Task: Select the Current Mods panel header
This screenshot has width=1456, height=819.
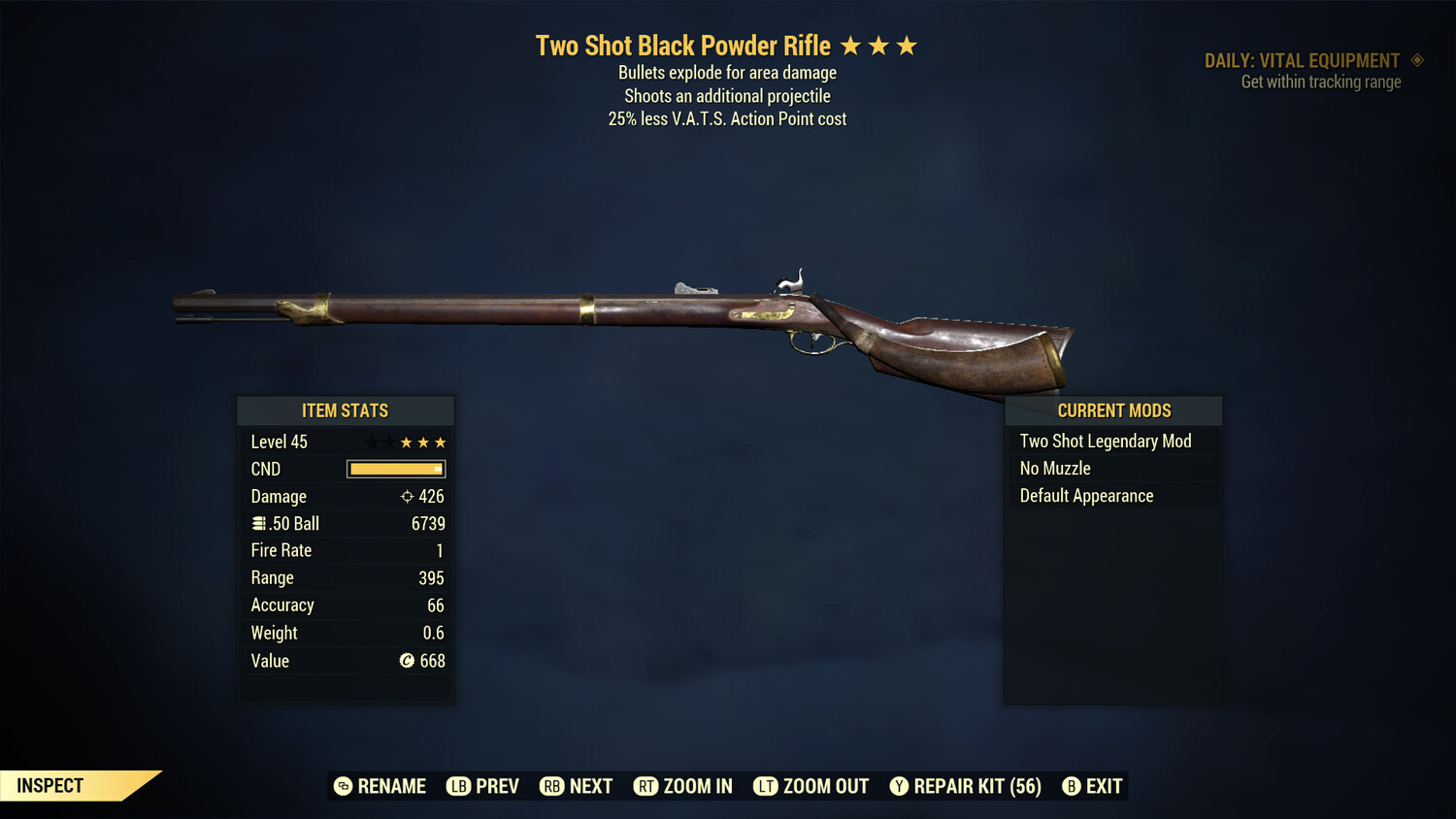Action: coord(1112,410)
